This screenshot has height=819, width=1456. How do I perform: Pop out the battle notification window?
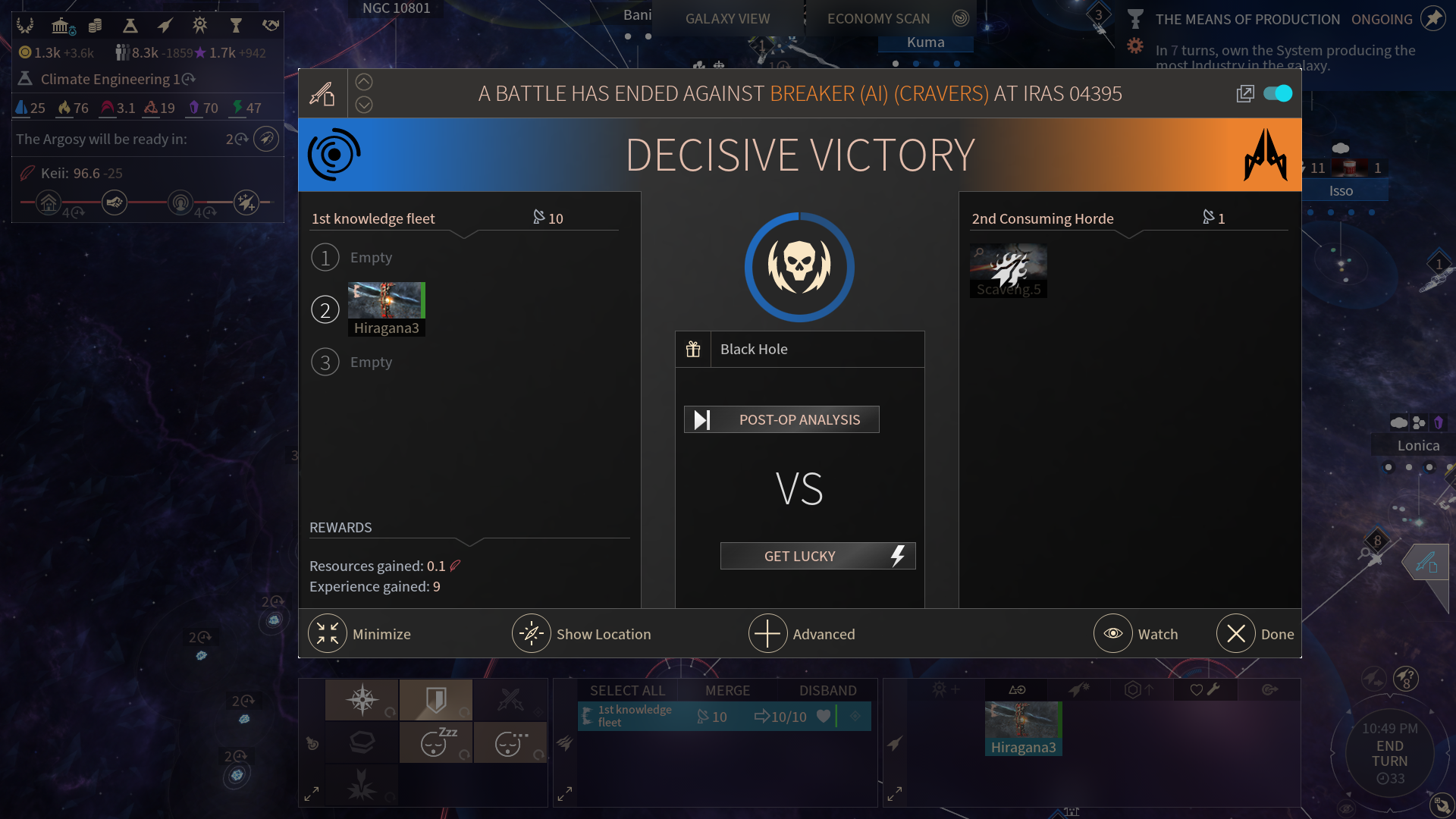(x=1245, y=93)
